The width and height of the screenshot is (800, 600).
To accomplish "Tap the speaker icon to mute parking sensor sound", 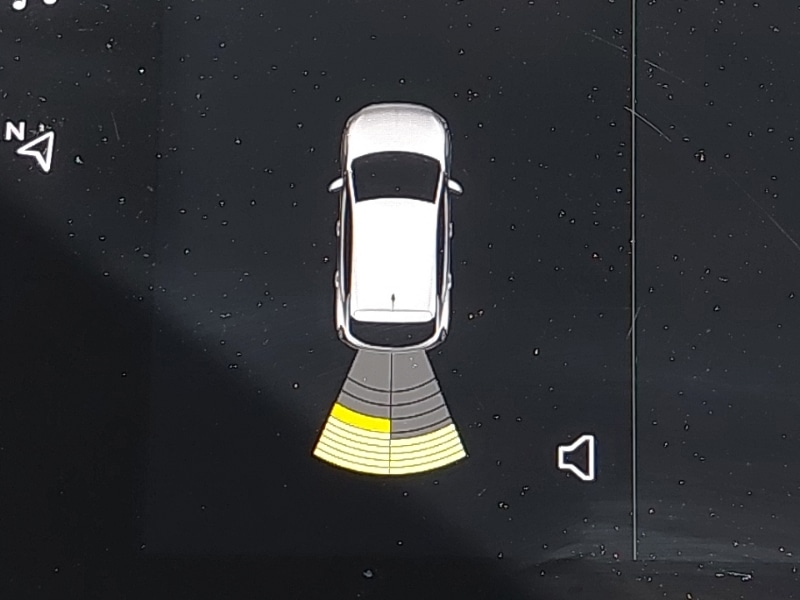I will (577, 458).
